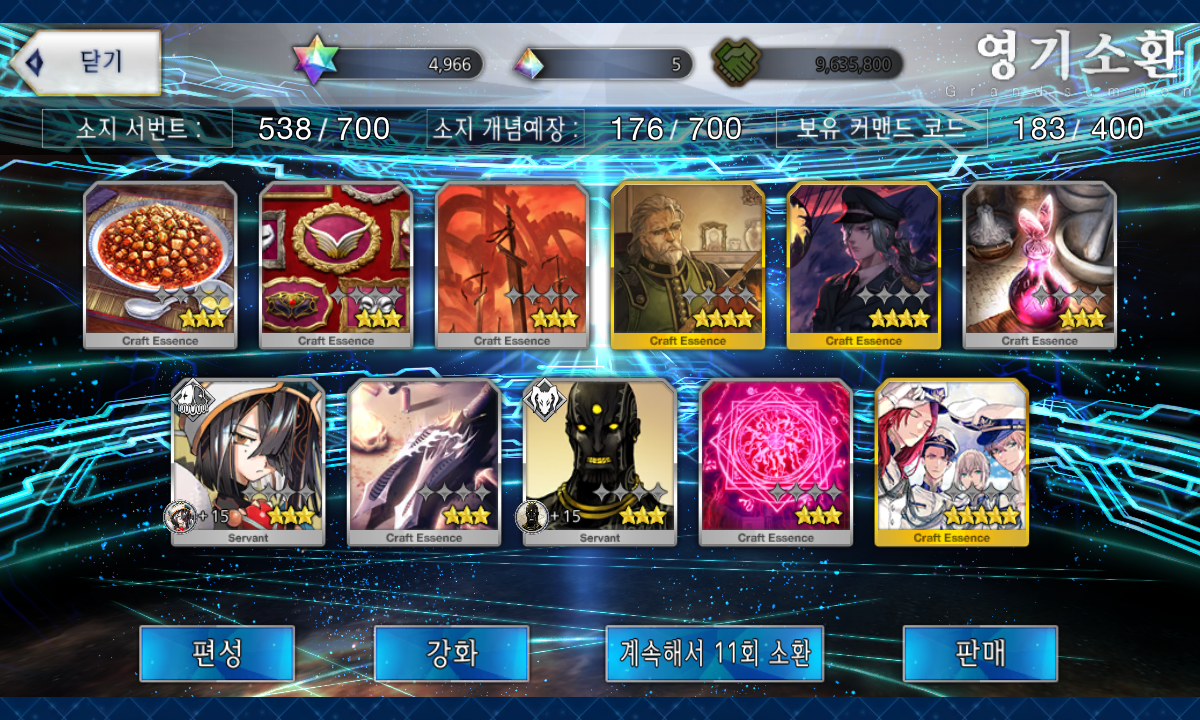Summon 11 more with 계속해서 11회 소환
The height and width of the screenshot is (720, 1200).
click(714, 653)
